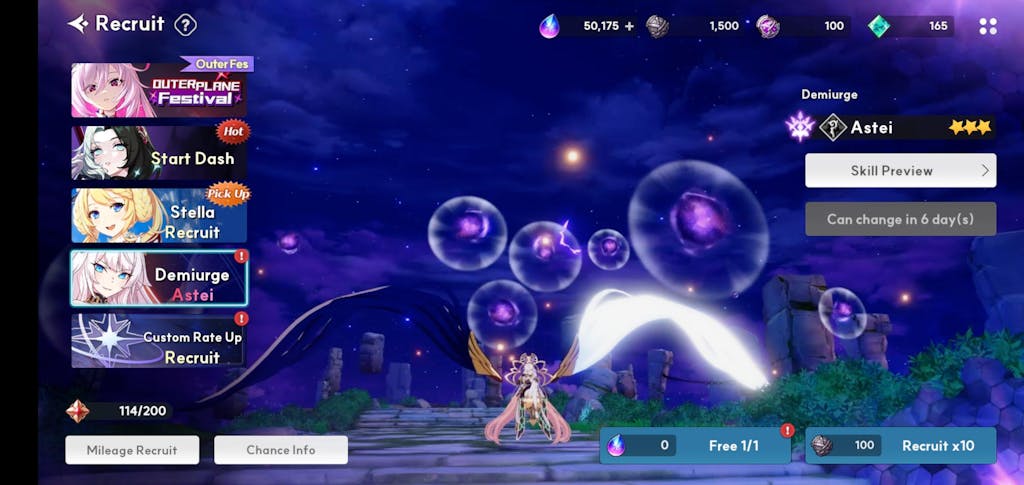Activate Recruit x10
This screenshot has height=485, width=1024.
click(900, 446)
